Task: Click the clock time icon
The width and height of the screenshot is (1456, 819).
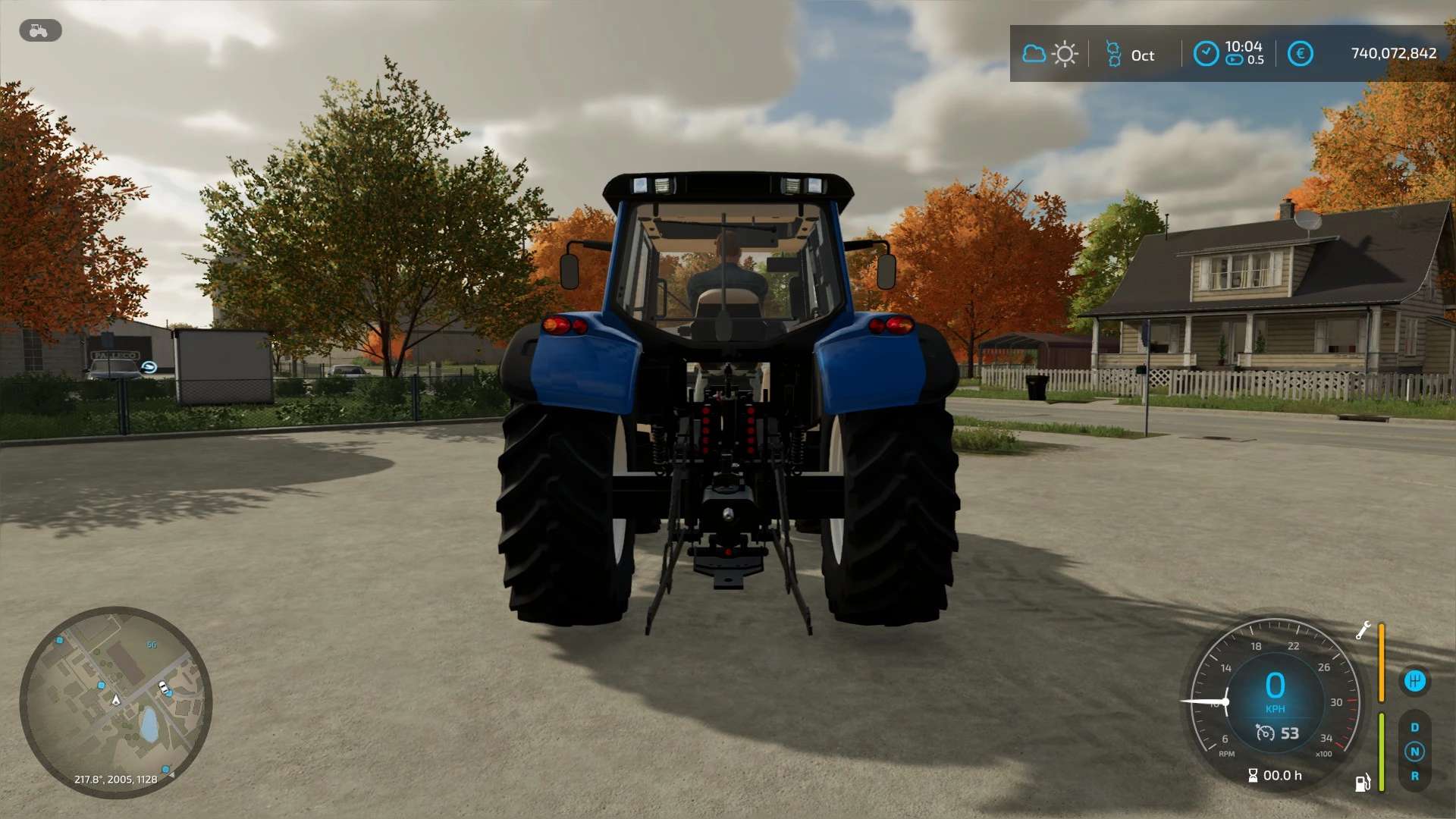Action: click(1206, 54)
